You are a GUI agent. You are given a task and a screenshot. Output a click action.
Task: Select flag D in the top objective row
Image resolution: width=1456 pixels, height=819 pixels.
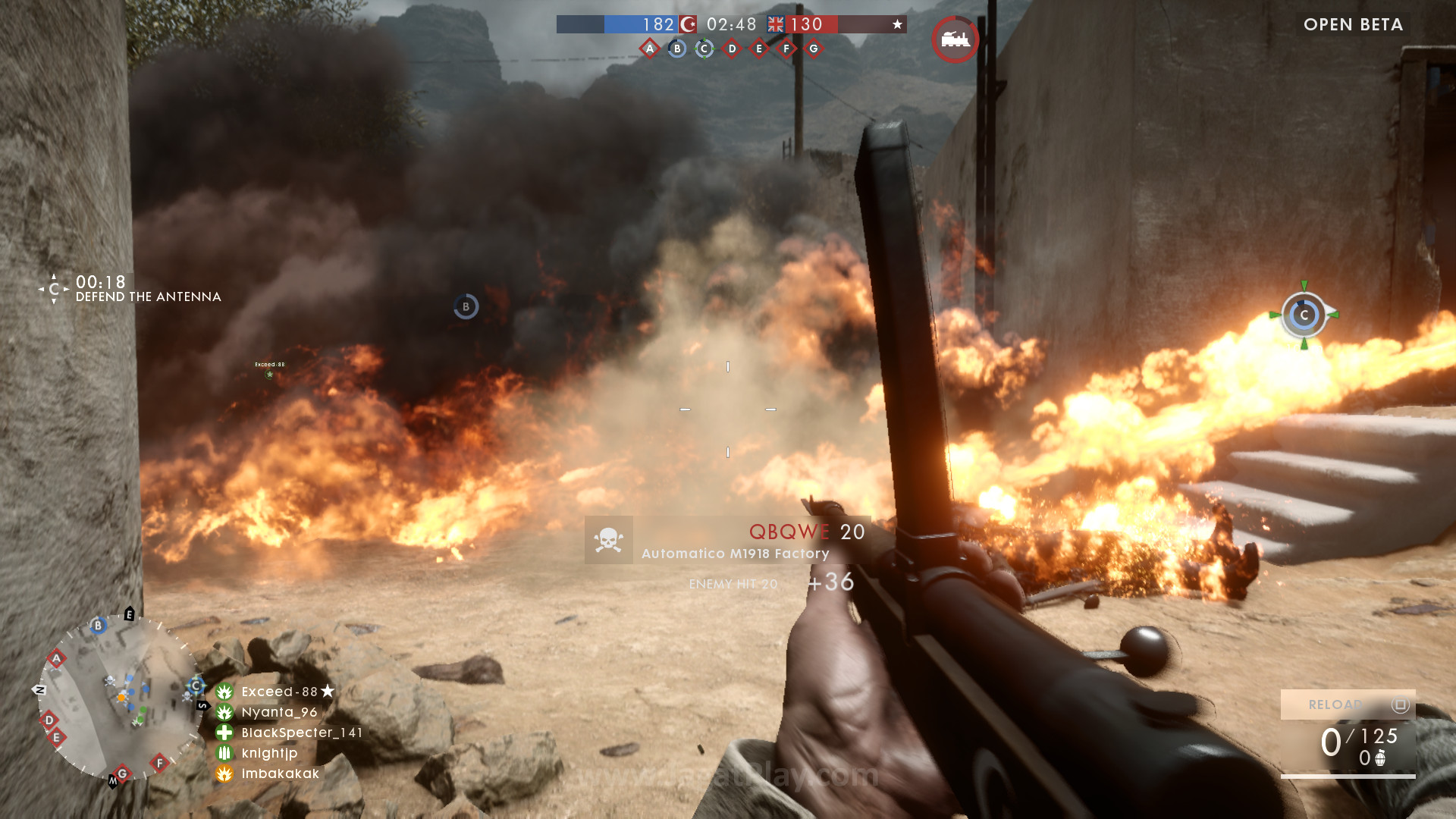click(732, 49)
